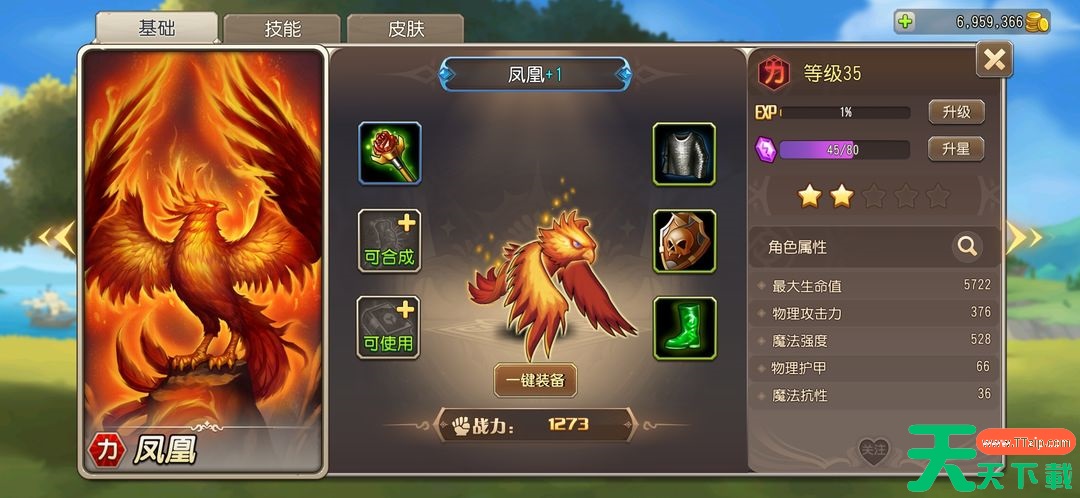Go to the next hero arrow
The height and width of the screenshot is (498, 1080).
(x=1024, y=237)
